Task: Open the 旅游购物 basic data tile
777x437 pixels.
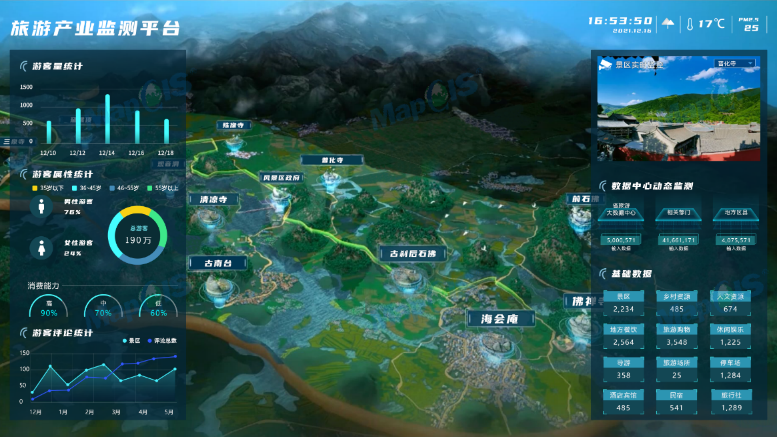Action: coord(678,335)
